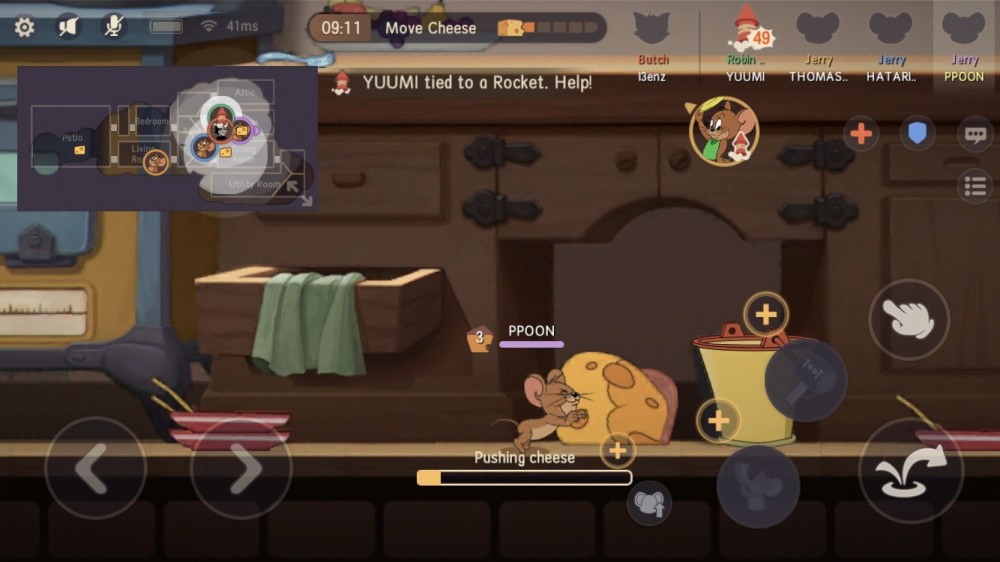Tap the blue shield quick signal

click(916, 133)
